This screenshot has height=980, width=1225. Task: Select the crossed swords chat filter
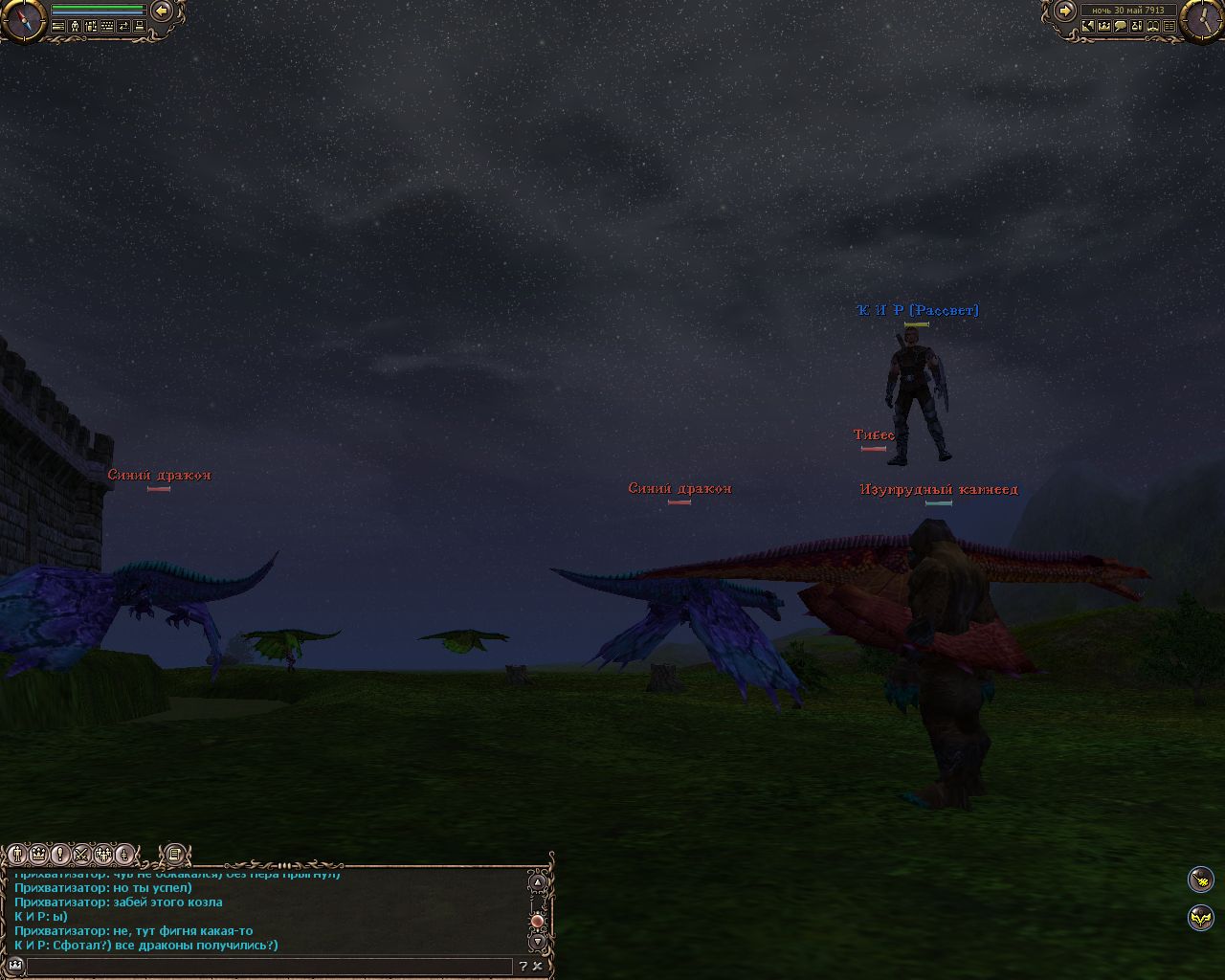tap(82, 854)
